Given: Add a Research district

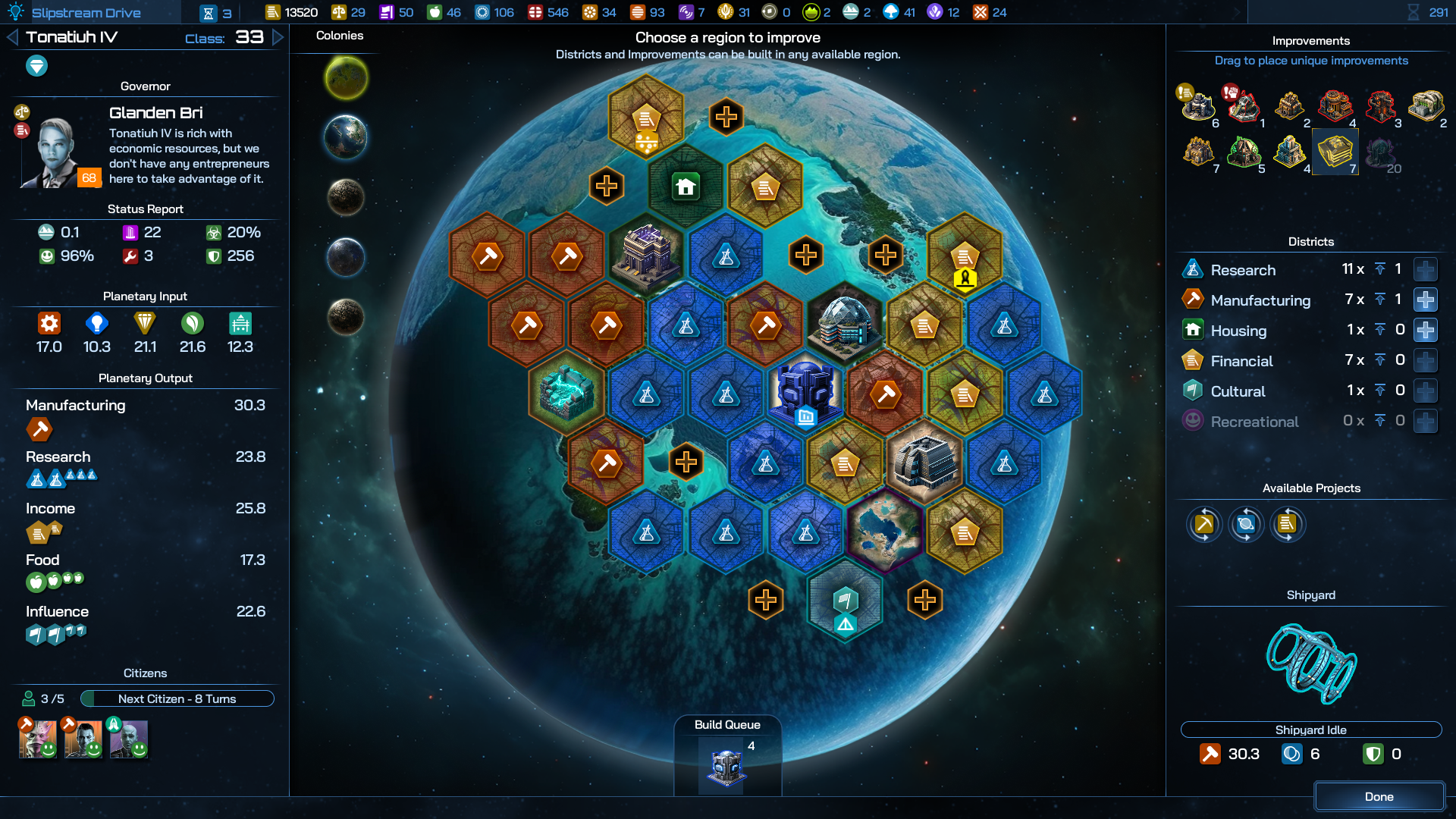Looking at the screenshot, I should [1425, 270].
